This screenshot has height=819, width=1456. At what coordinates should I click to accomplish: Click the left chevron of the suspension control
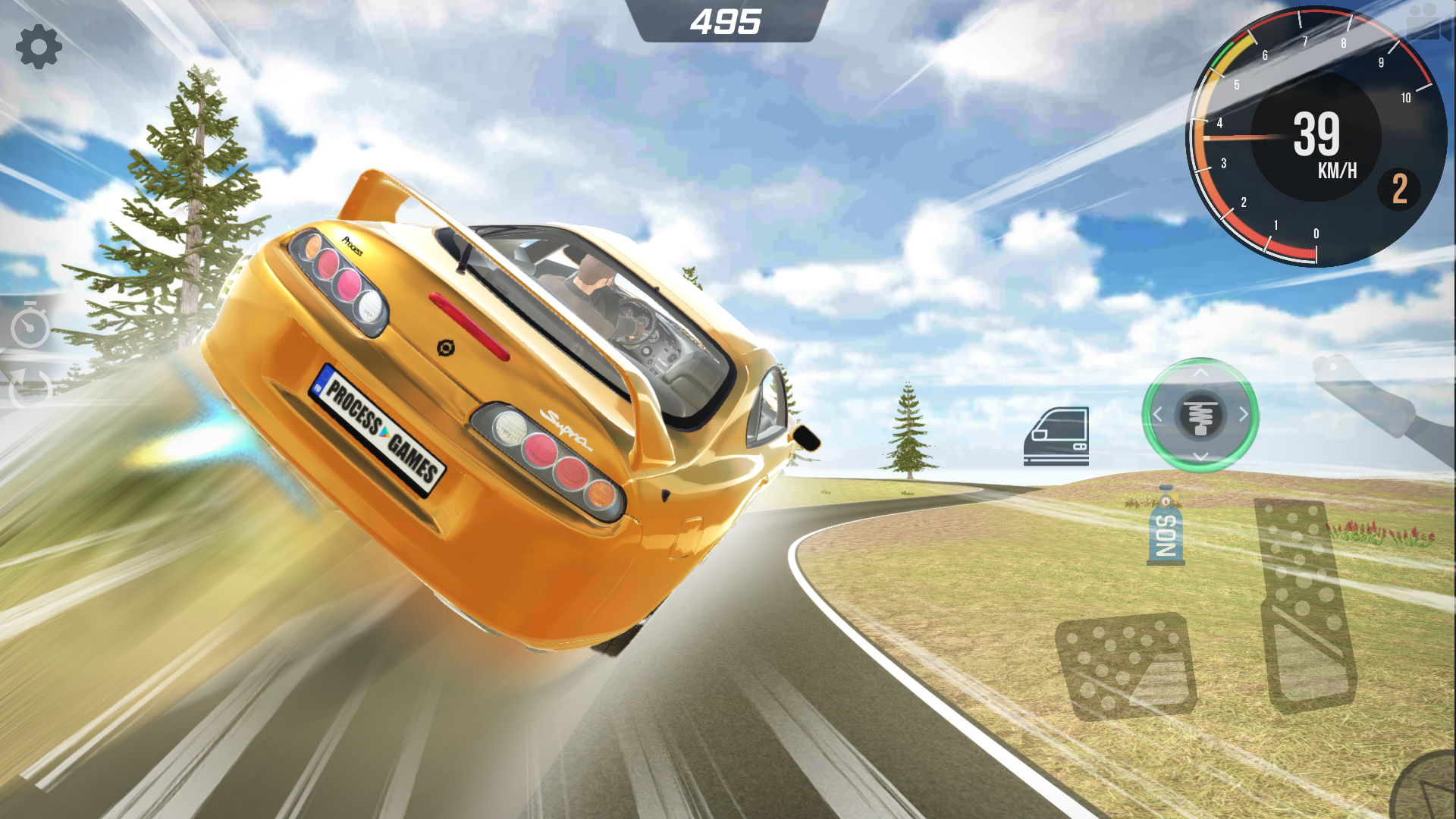point(1158,415)
